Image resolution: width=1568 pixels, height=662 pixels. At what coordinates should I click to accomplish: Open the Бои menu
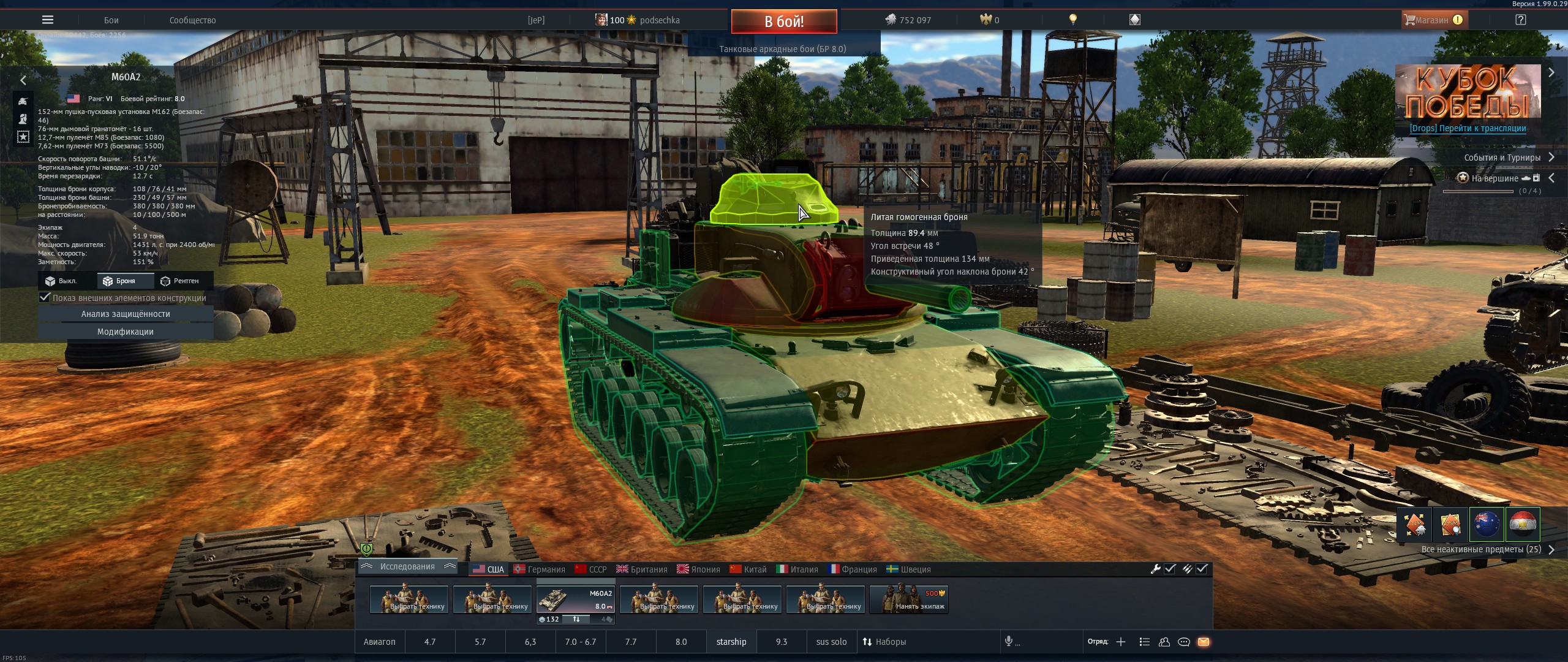coord(111,20)
